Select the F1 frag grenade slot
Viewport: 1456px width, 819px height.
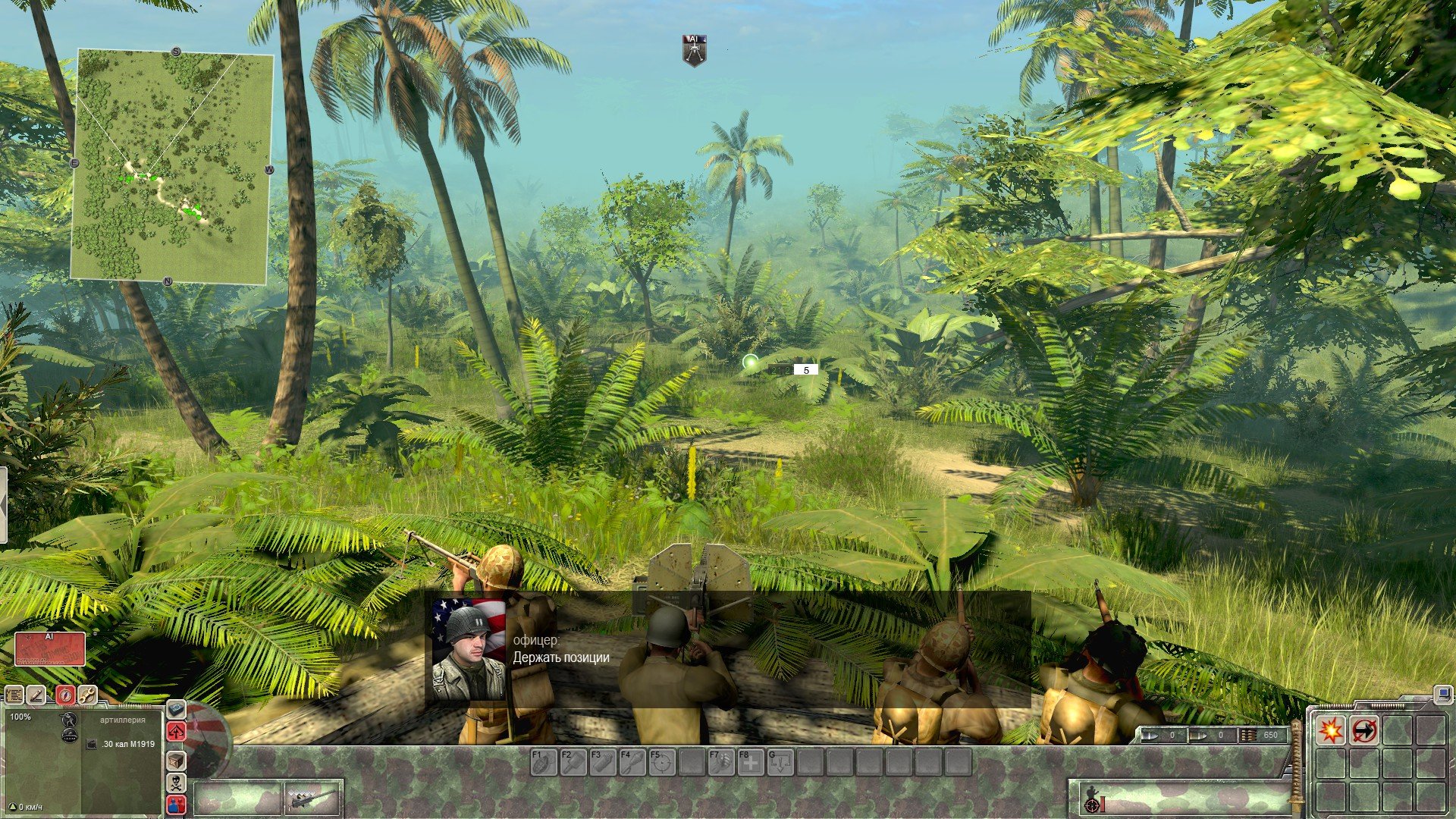pyautogui.click(x=543, y=762)
